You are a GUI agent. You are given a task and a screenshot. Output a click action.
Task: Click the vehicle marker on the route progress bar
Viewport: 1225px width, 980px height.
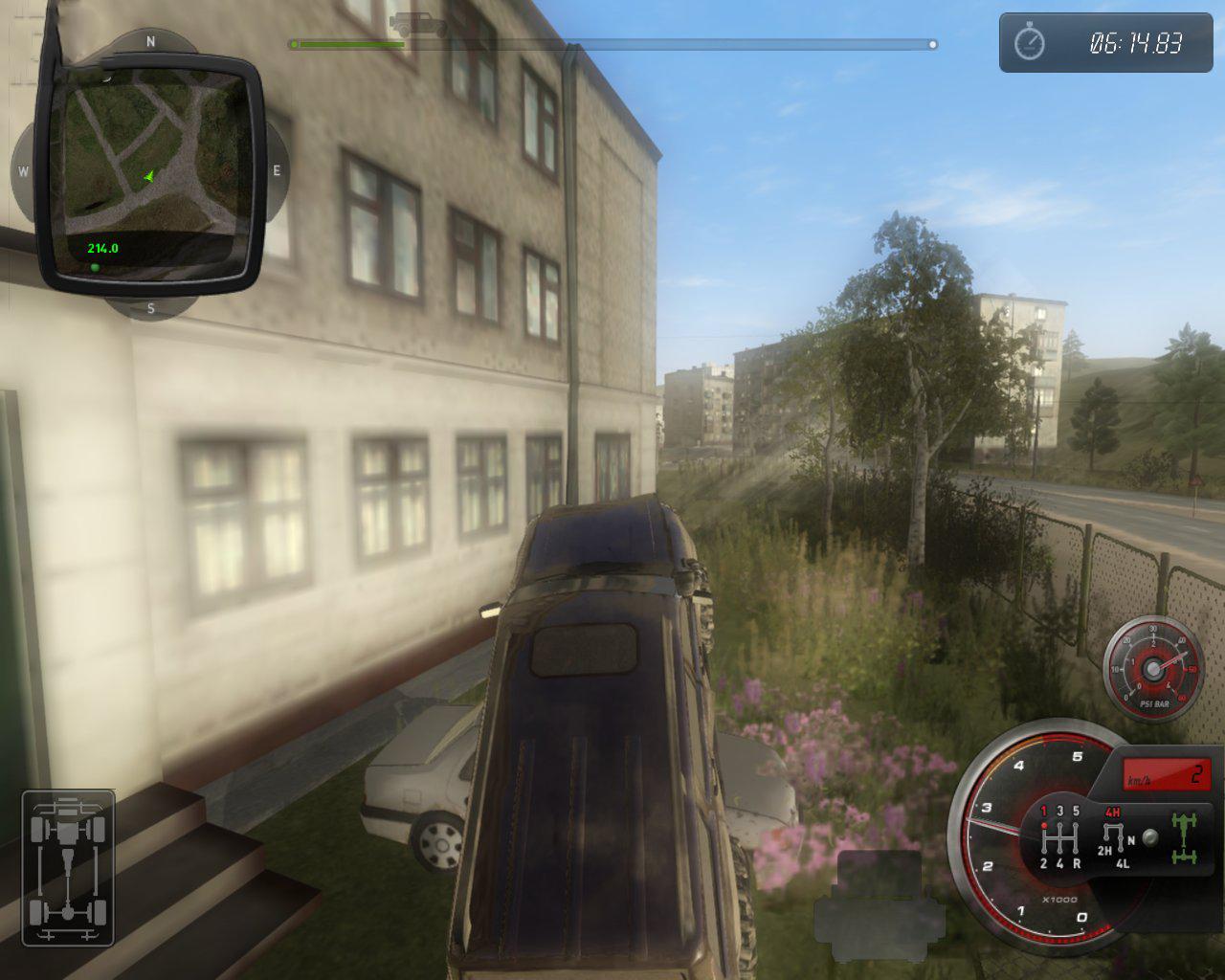point(418,25)
